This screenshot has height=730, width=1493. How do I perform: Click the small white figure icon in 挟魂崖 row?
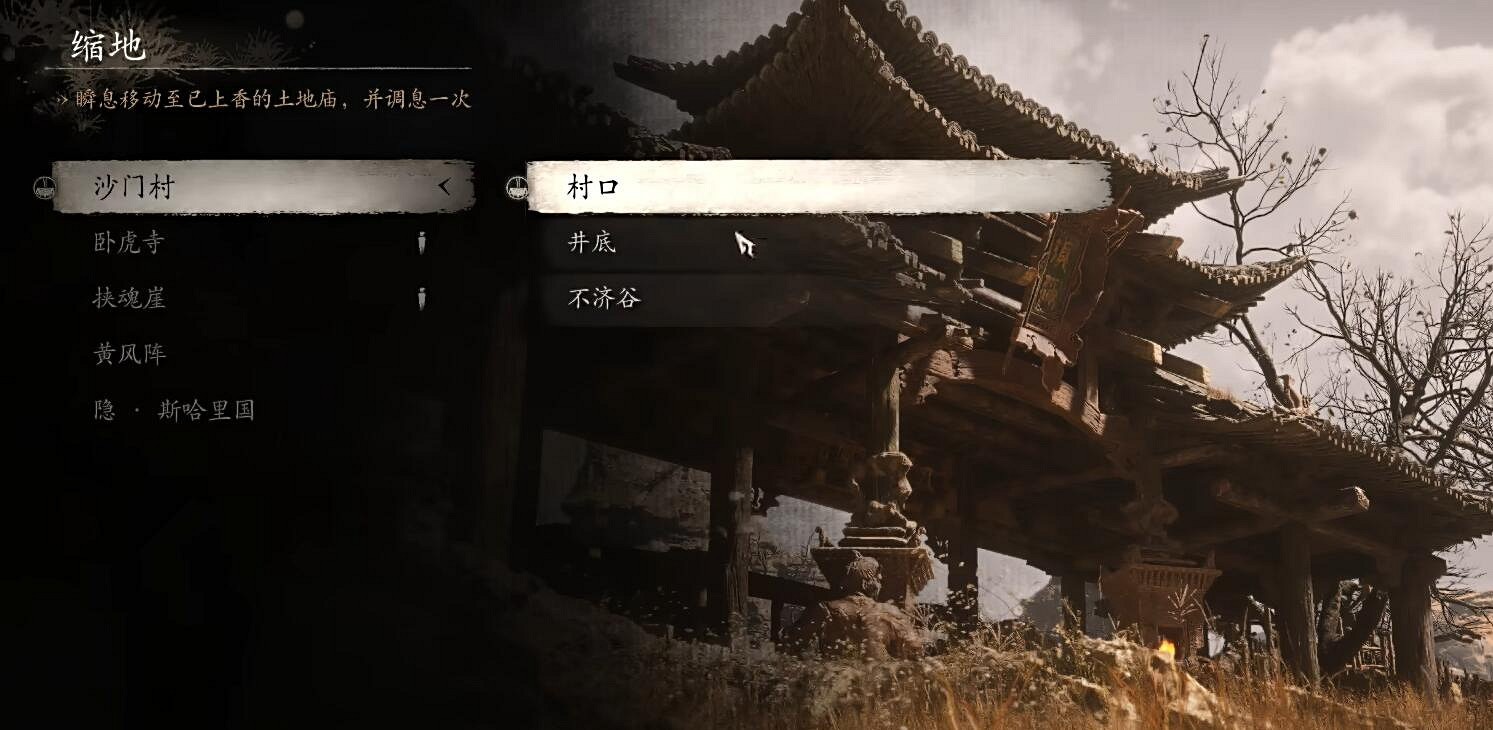point(423,298)
